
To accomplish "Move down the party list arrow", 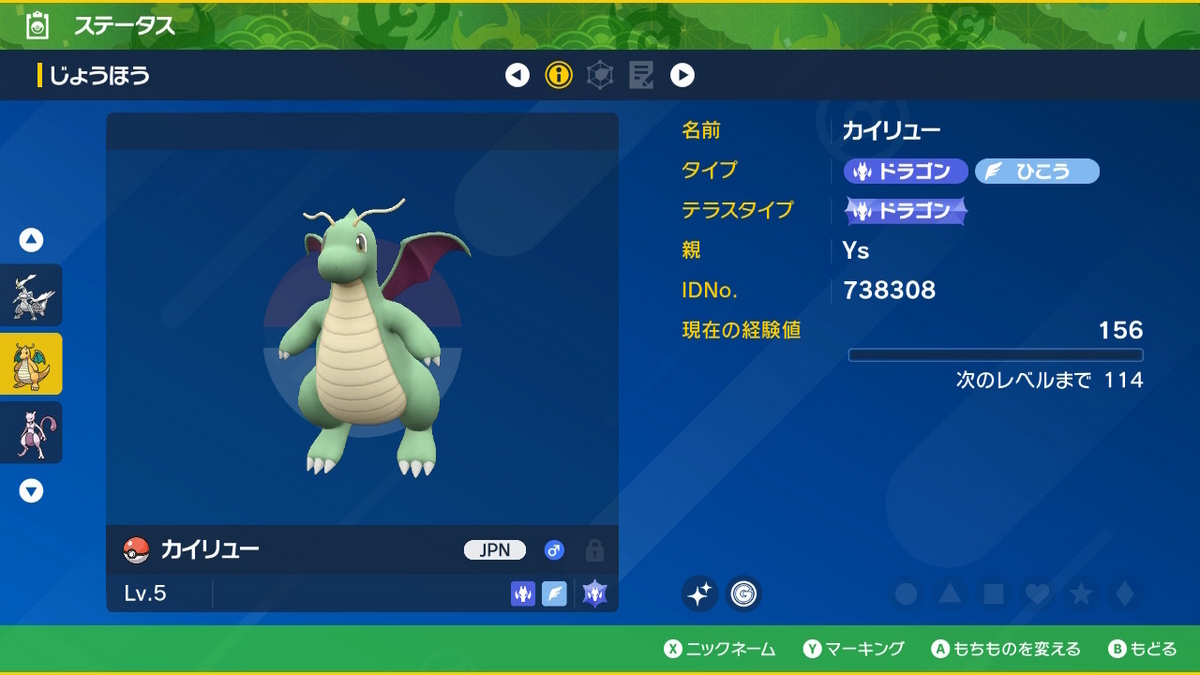I will 31,491.
